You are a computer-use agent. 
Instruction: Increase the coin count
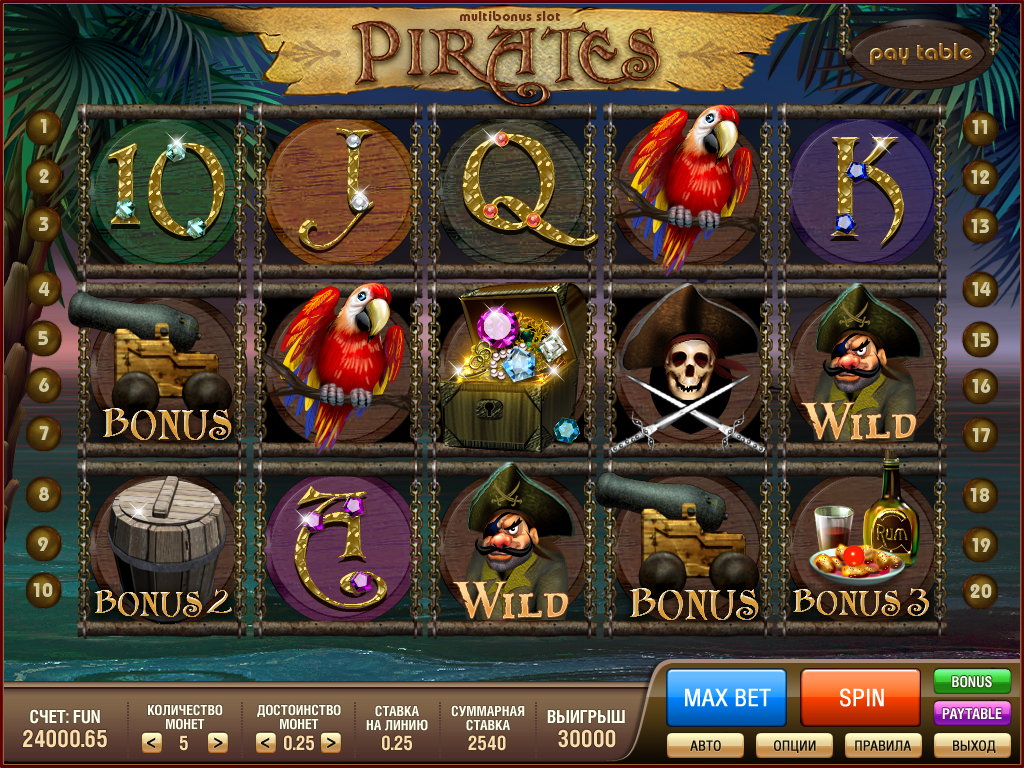216,743
